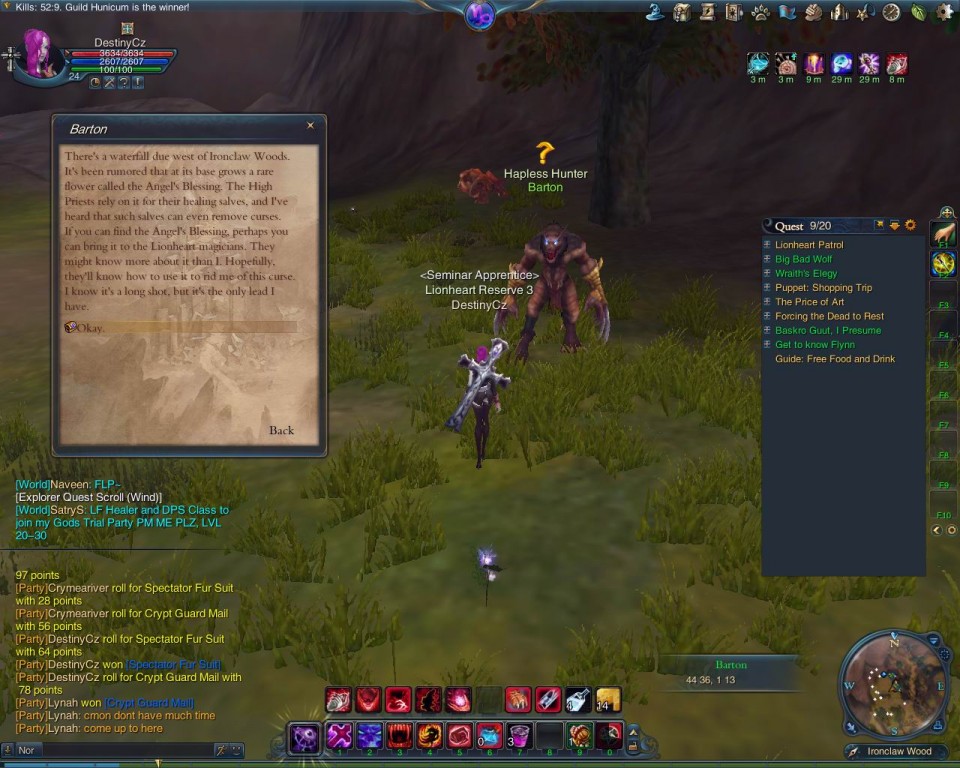Open the treasure chest bag icon
The height and width of the screenshot is (768, 960).
(x=682, y=12)
